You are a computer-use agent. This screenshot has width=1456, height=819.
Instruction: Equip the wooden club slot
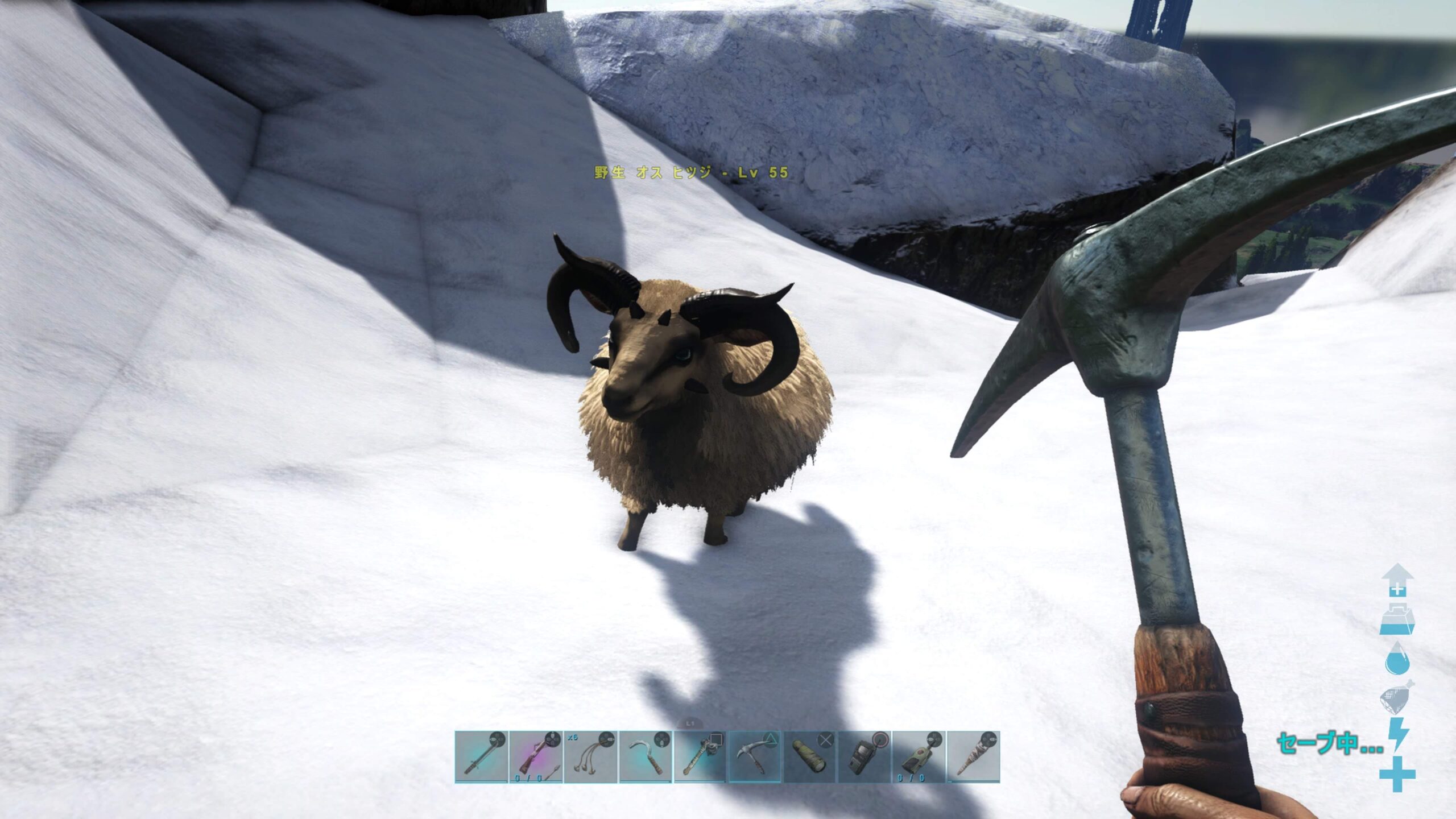click(974, 757)
